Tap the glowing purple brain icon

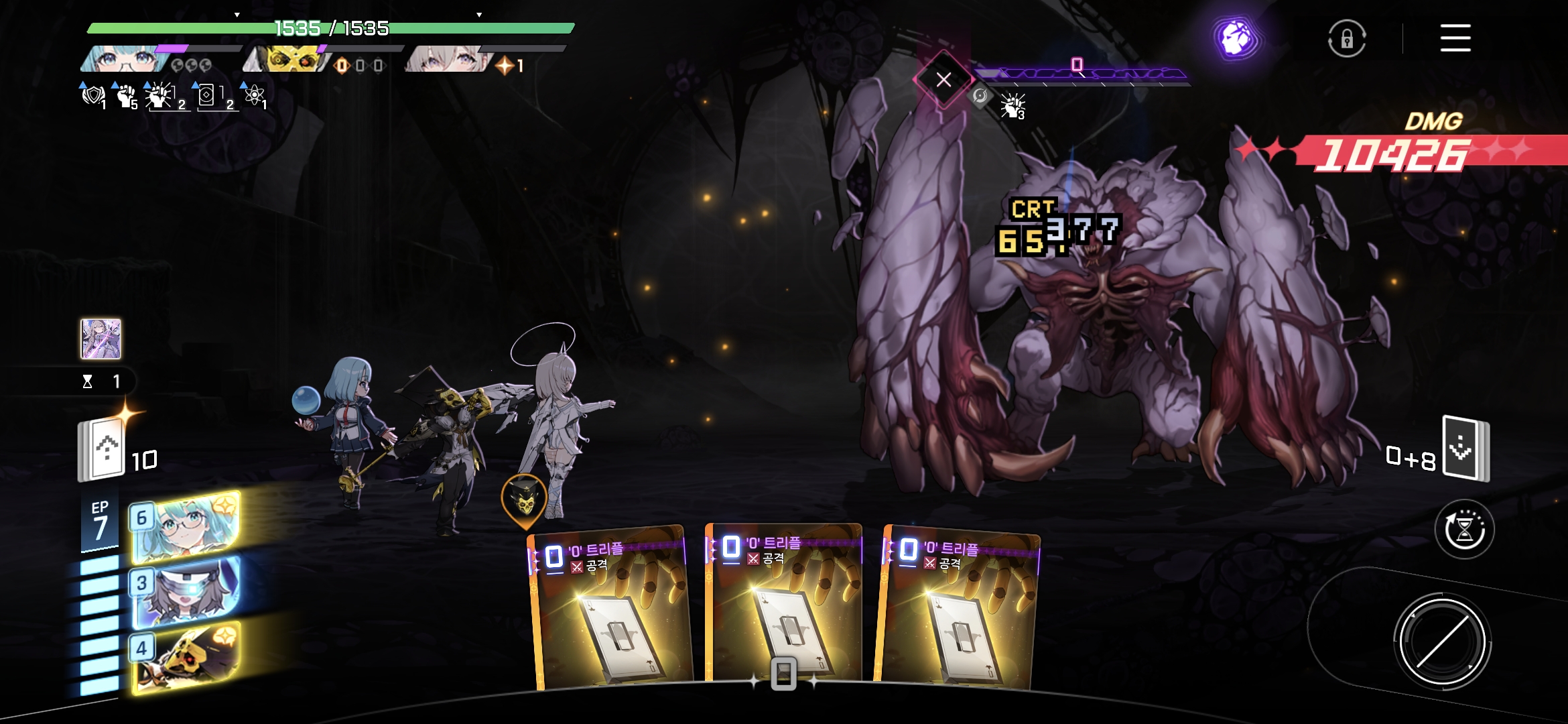(1236, 38)
